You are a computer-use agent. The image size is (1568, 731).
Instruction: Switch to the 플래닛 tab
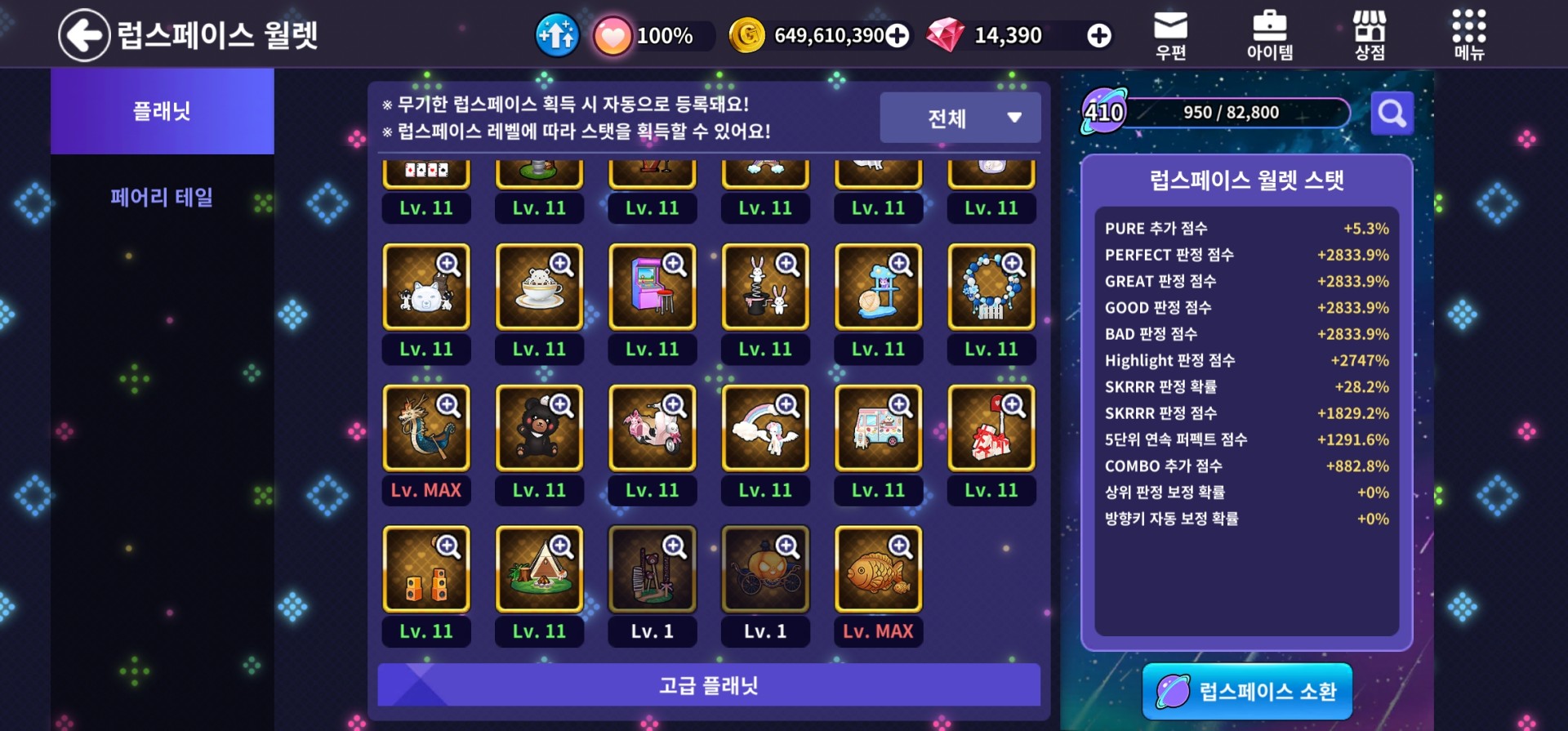click(162, 111)
